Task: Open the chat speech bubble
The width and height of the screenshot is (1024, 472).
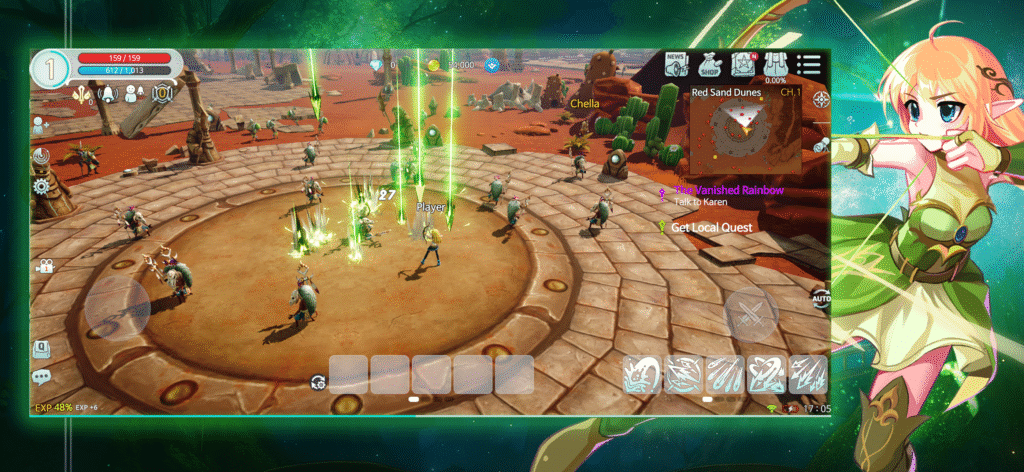Action: (x=41, y=377)
